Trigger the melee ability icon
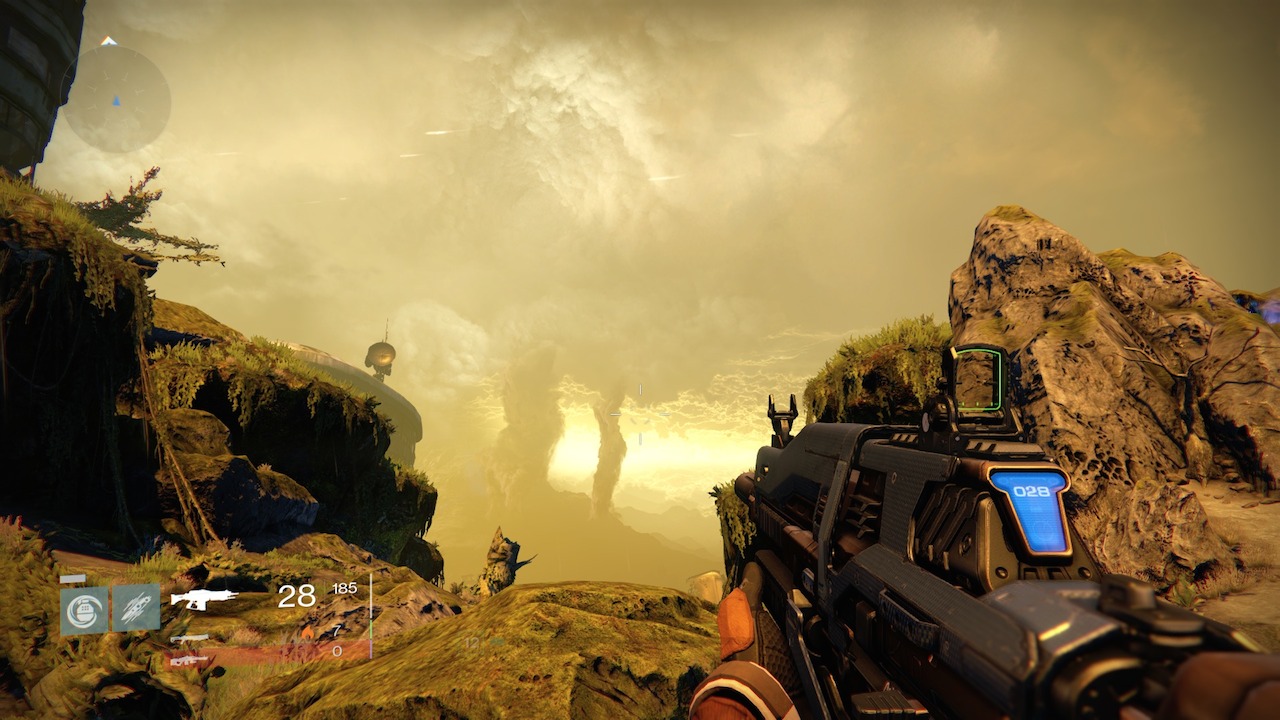Screen dimensions: 1280x720 135,609
